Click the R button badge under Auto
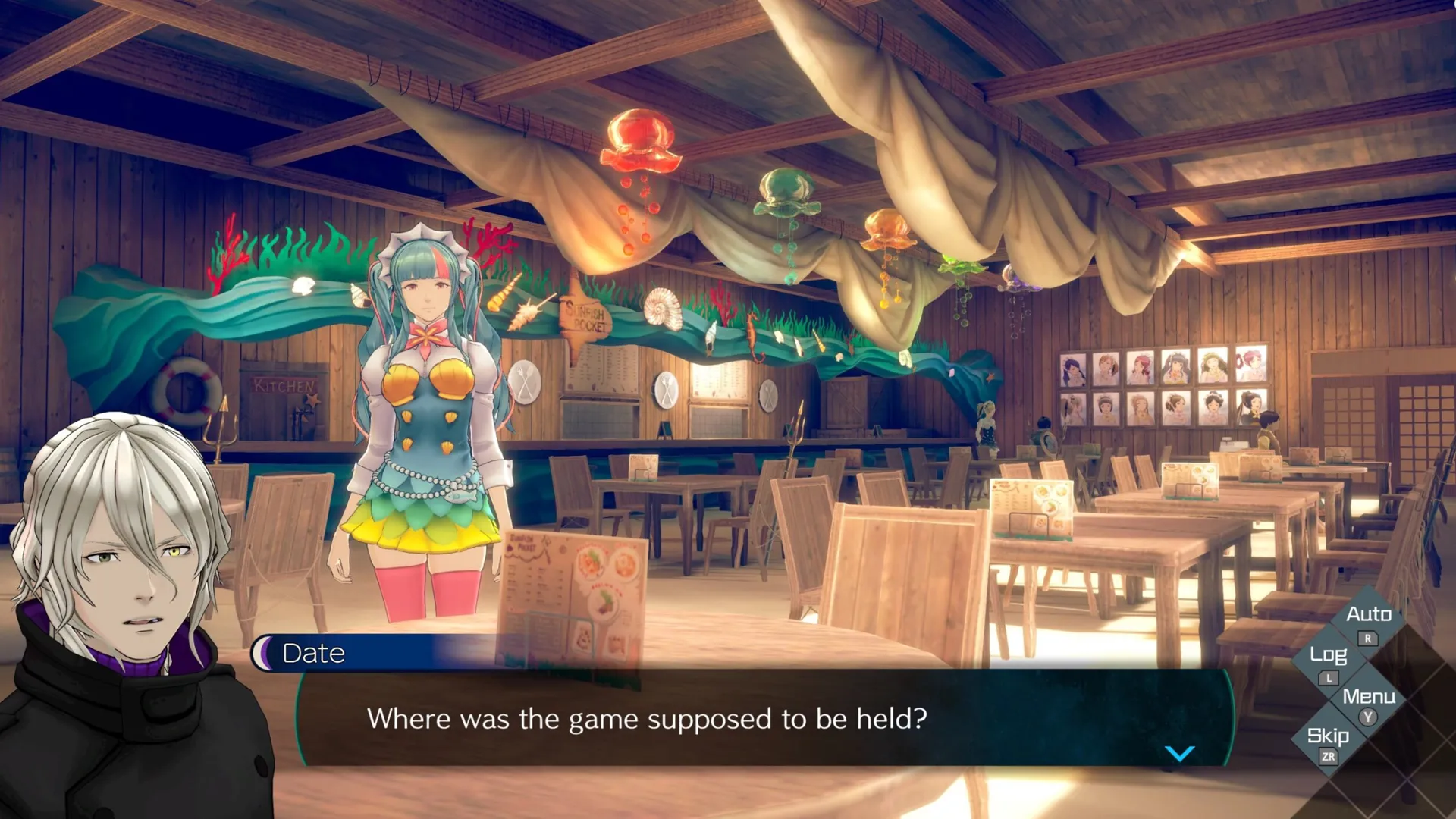 1369,639
